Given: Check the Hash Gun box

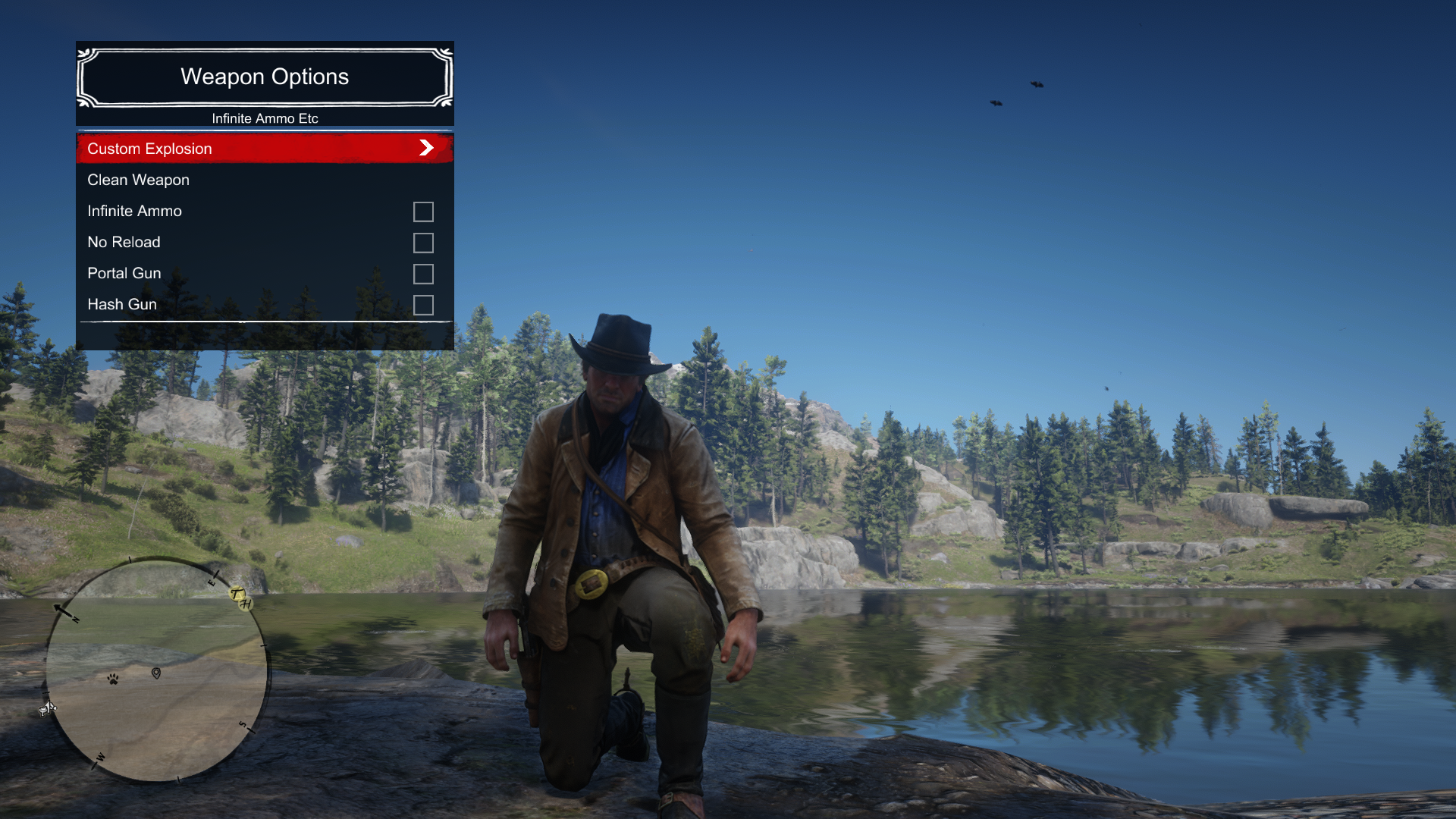Looking at the screenshot, I should [x=423, y=305].
